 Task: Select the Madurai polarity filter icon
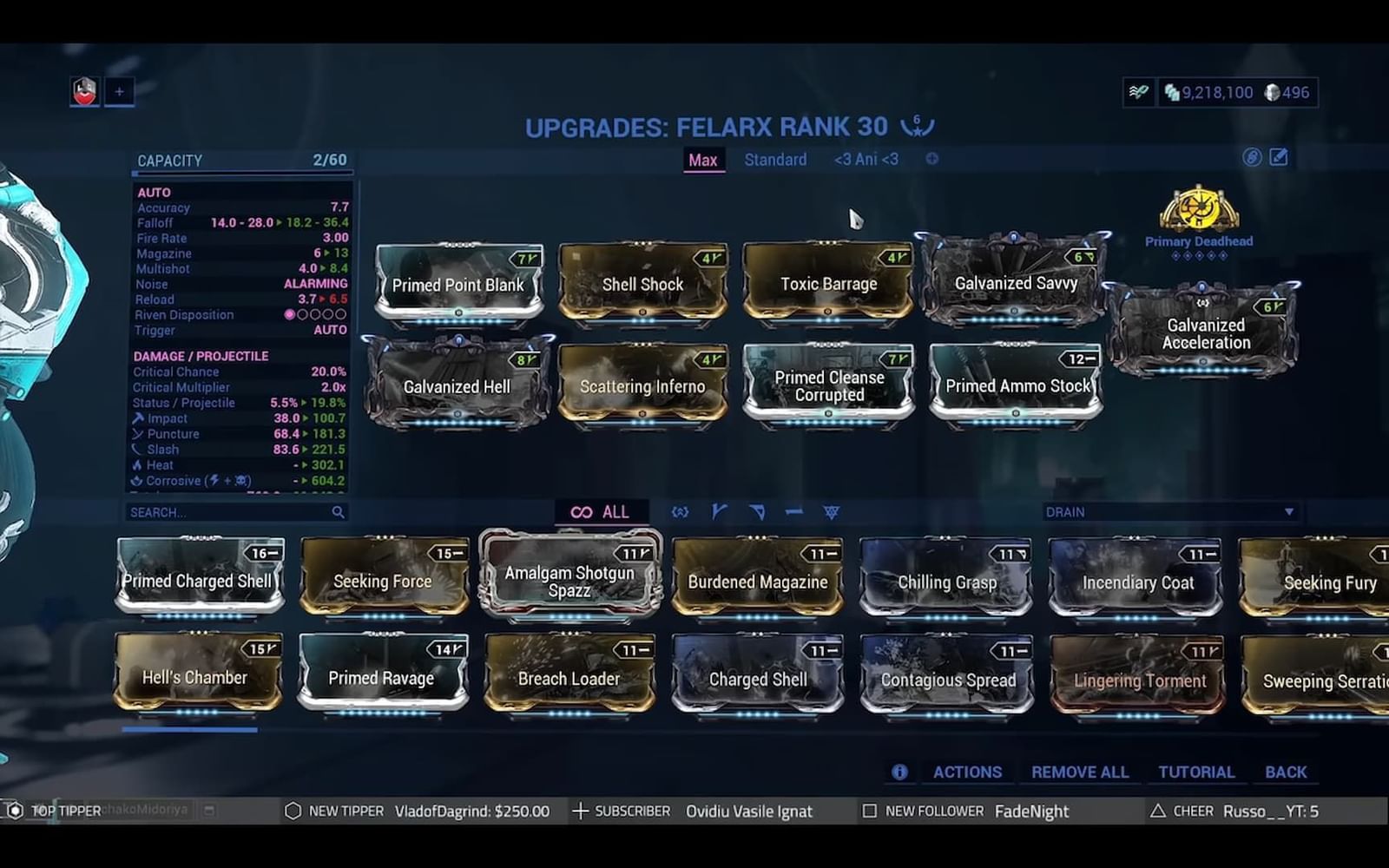click(718, 512)
